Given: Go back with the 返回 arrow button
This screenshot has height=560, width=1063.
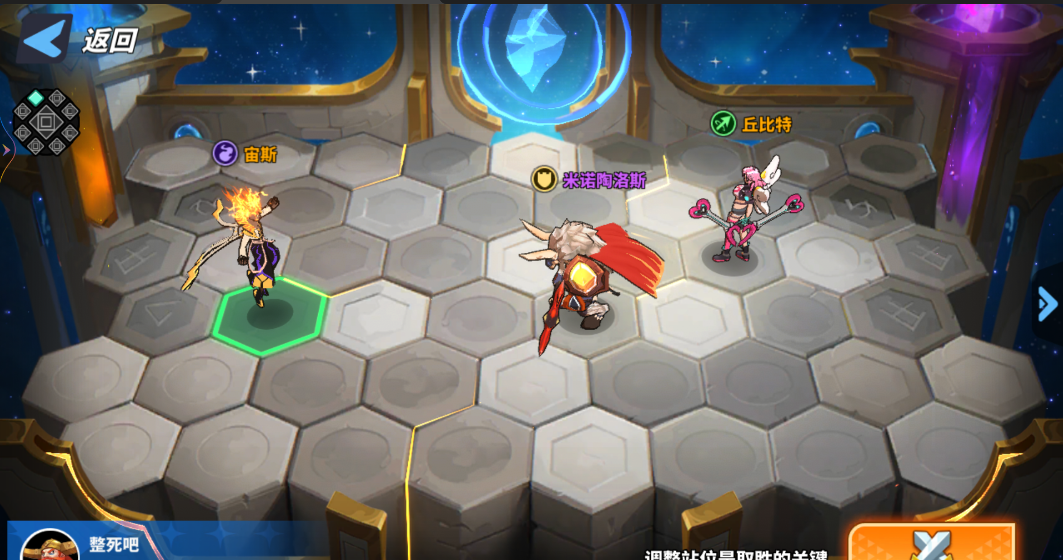Looking at the screenshot, I should (x=45, y=39).
